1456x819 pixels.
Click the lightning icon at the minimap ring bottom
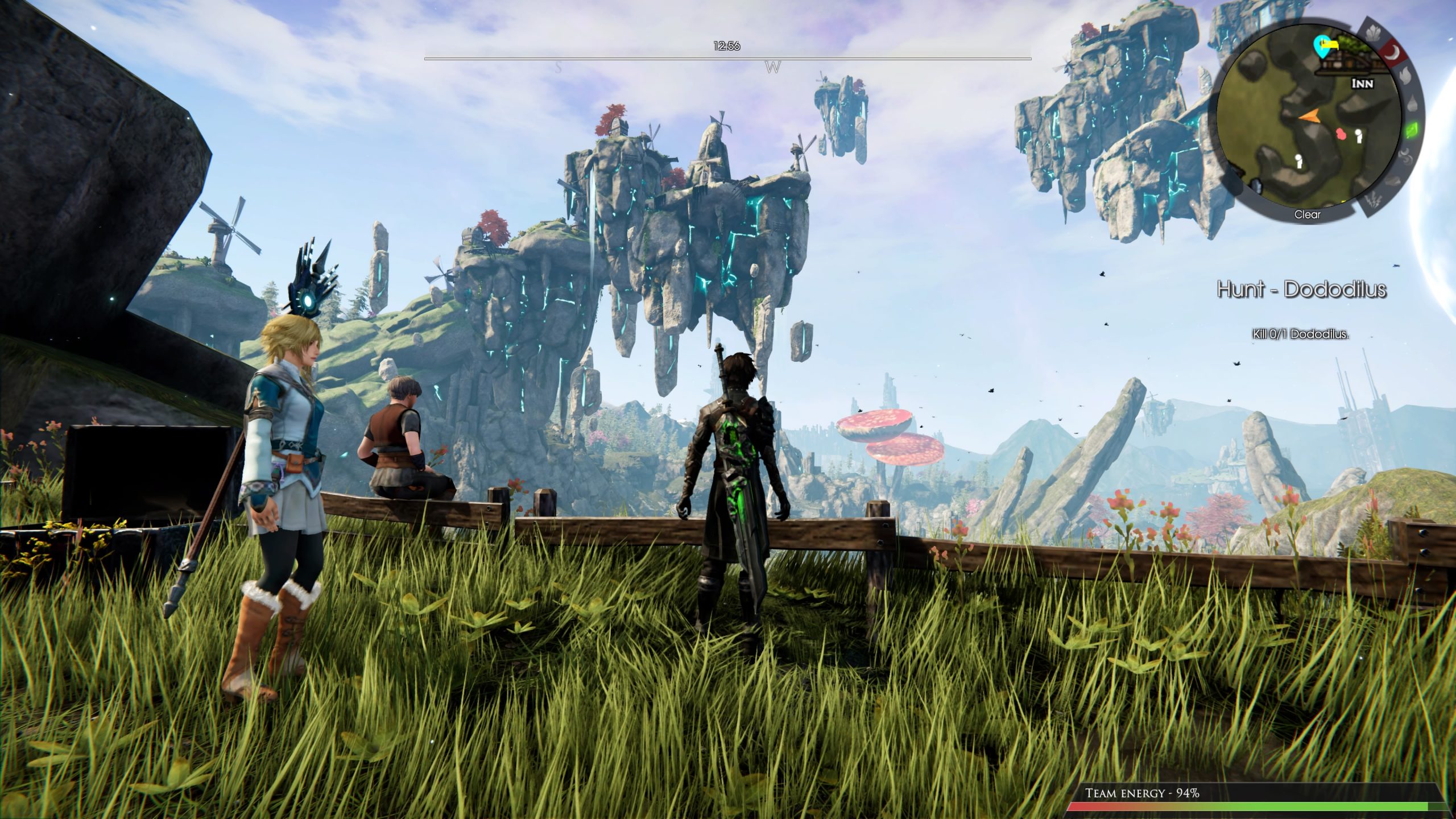click(x=1373, y=199)
